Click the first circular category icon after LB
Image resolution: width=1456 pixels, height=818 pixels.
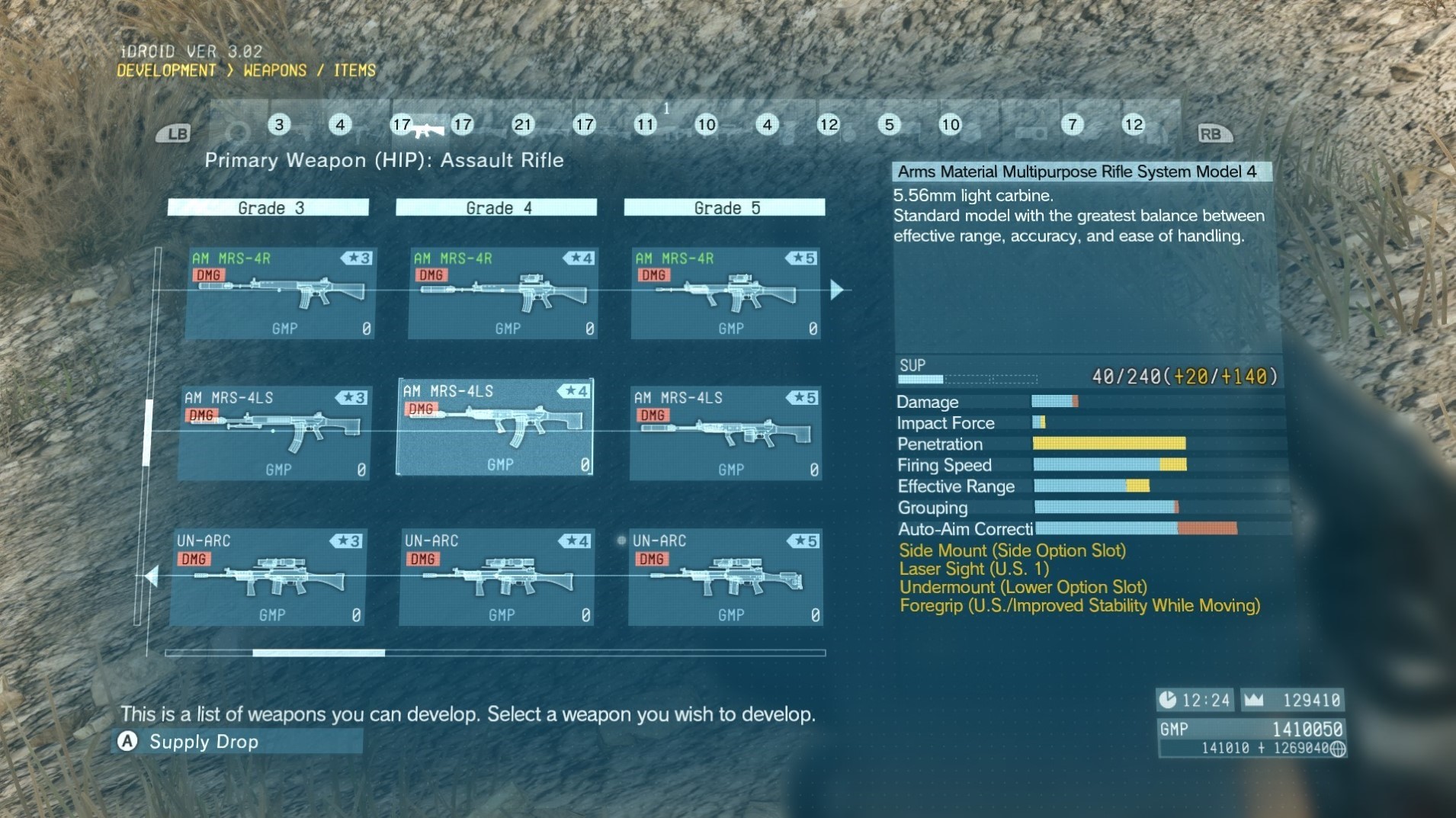point(240,131)
